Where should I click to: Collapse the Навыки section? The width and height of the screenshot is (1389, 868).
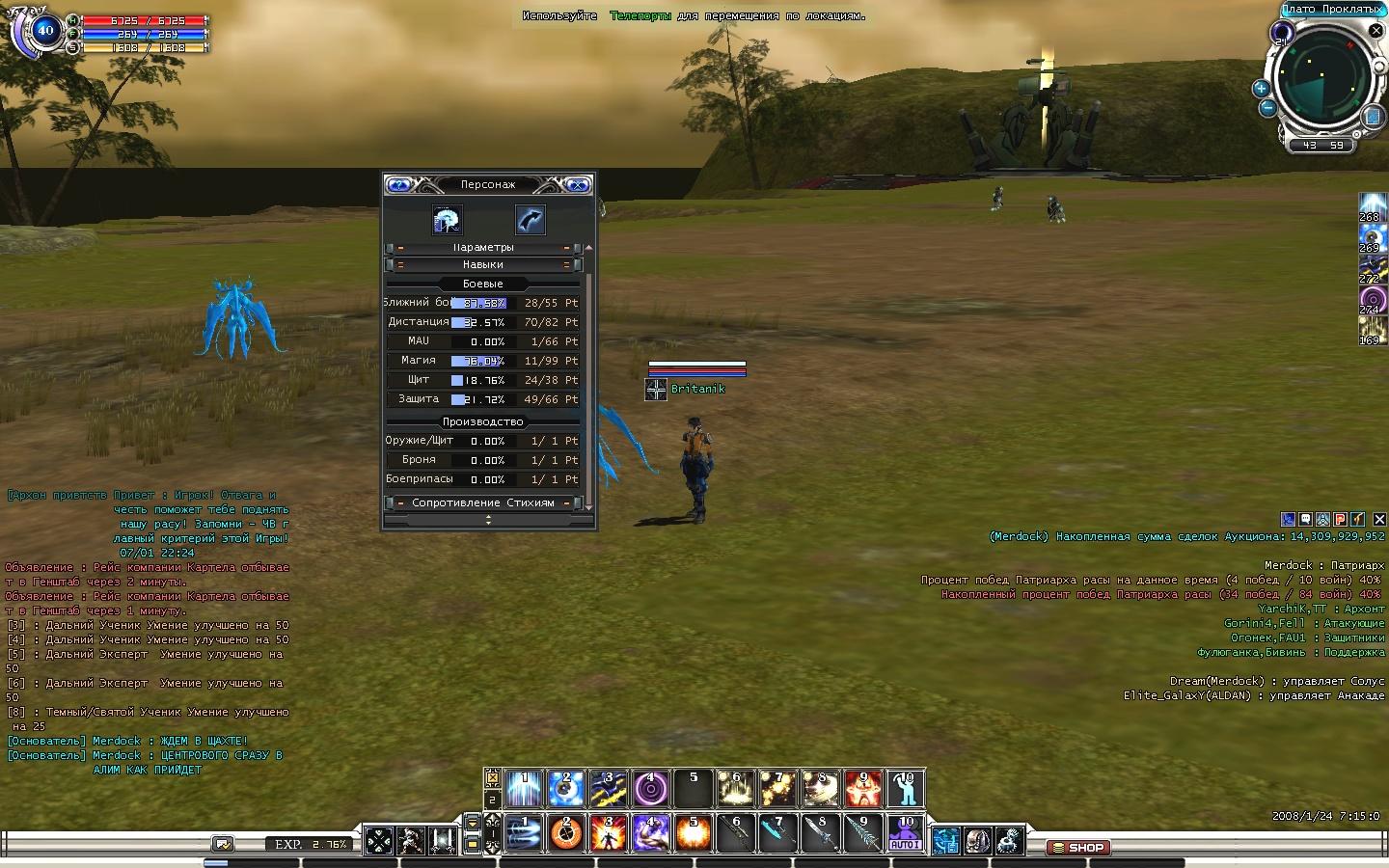coord(482,264)
